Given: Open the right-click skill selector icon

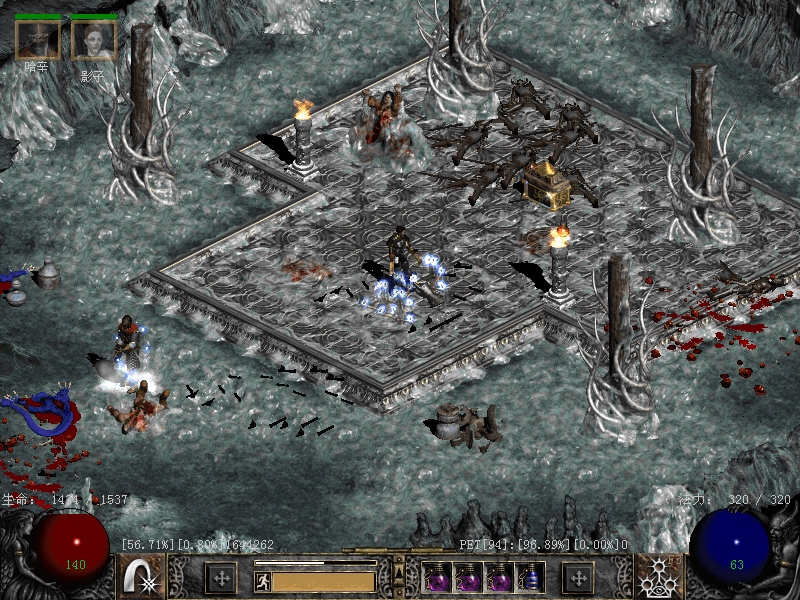Looking at the screenshot, I should (x=659, y=577).
